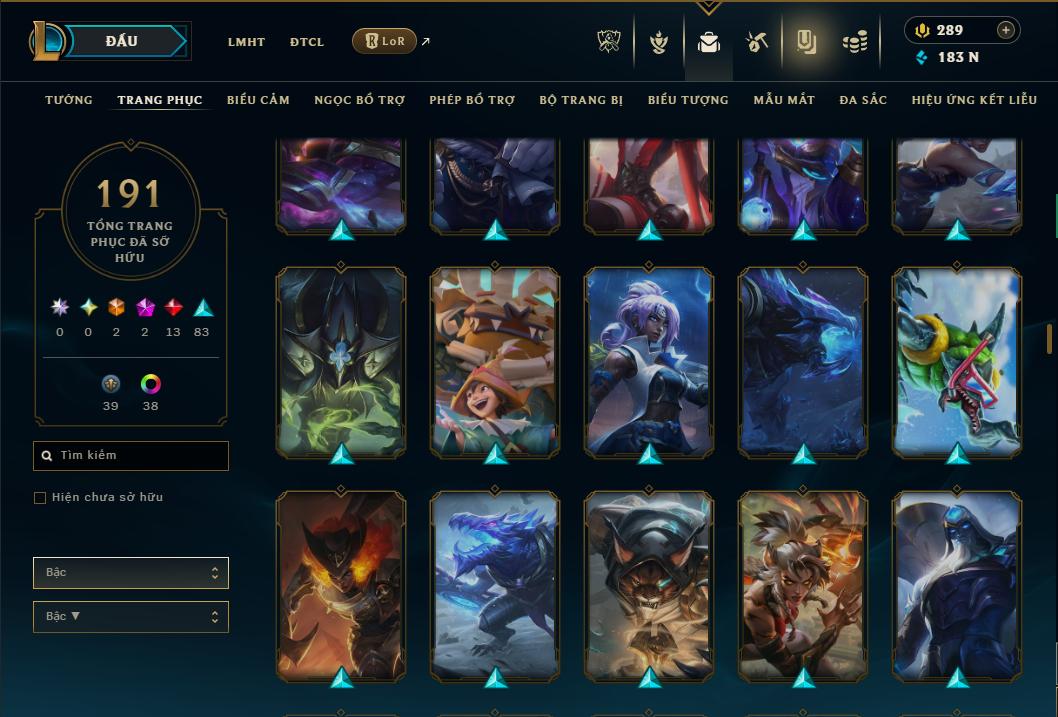Open the LMHT home section

click(x=246, y=42)
